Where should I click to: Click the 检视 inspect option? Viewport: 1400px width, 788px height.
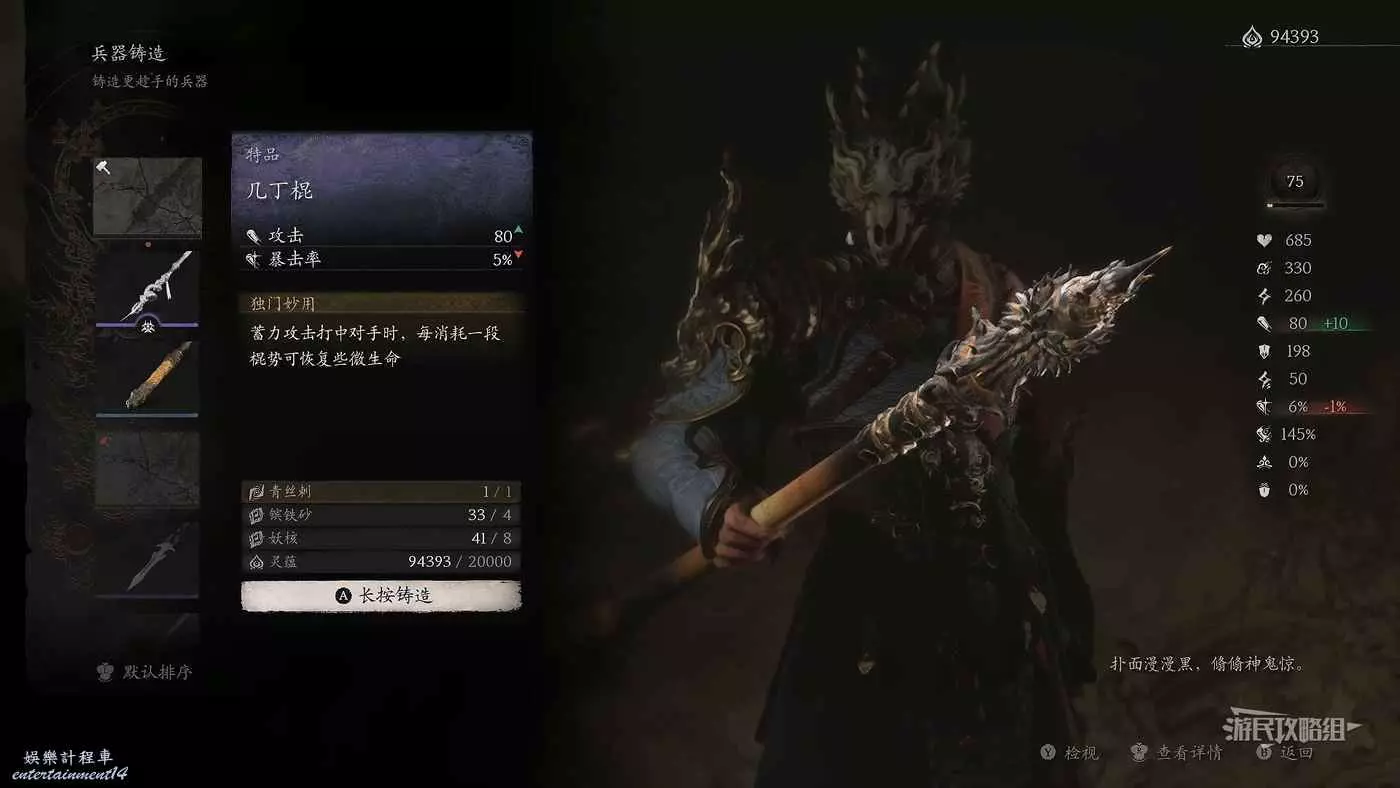click(1070, 753)
